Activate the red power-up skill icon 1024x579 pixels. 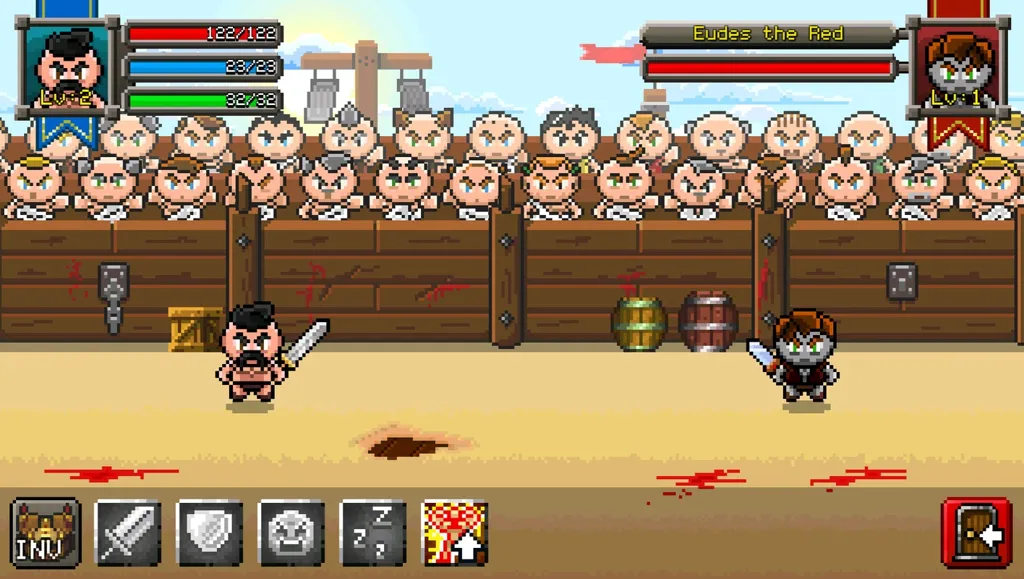tap(456, 533)
